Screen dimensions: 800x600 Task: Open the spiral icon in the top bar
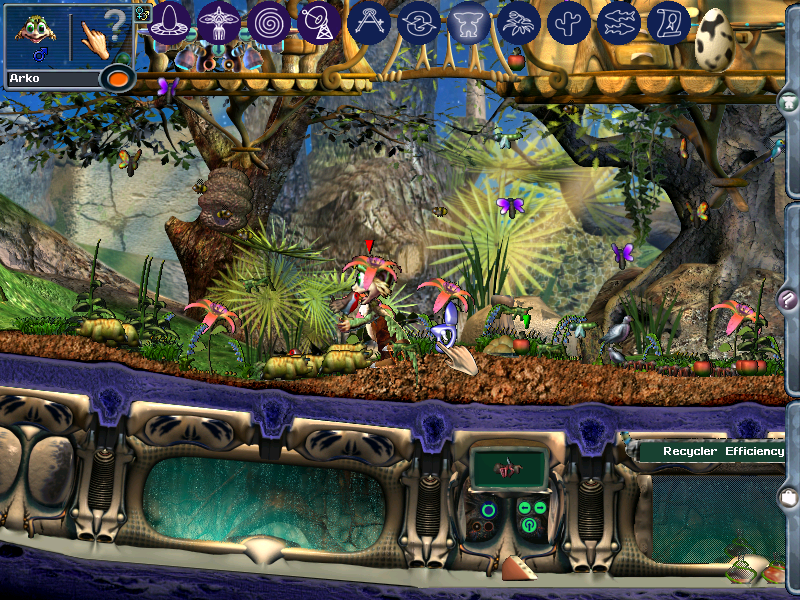(269, 22)
